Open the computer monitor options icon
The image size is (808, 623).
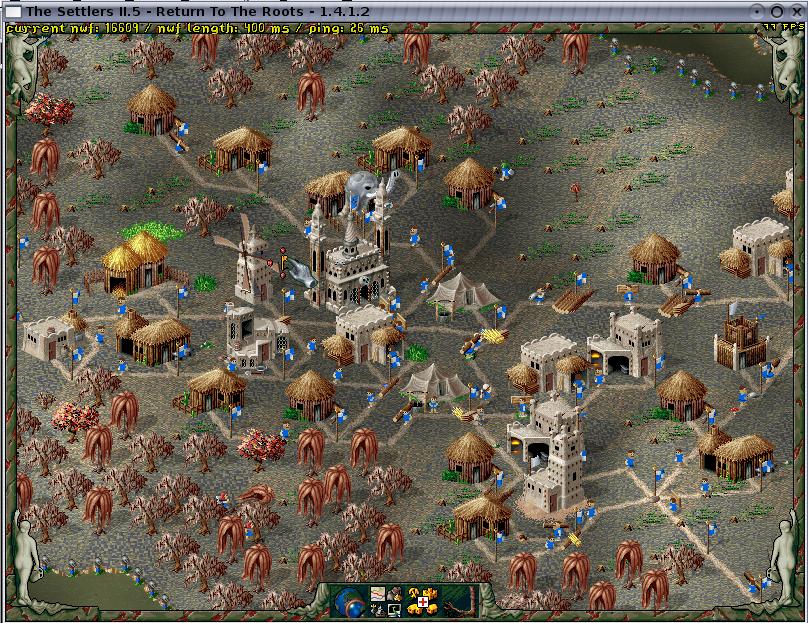(394, 611)
